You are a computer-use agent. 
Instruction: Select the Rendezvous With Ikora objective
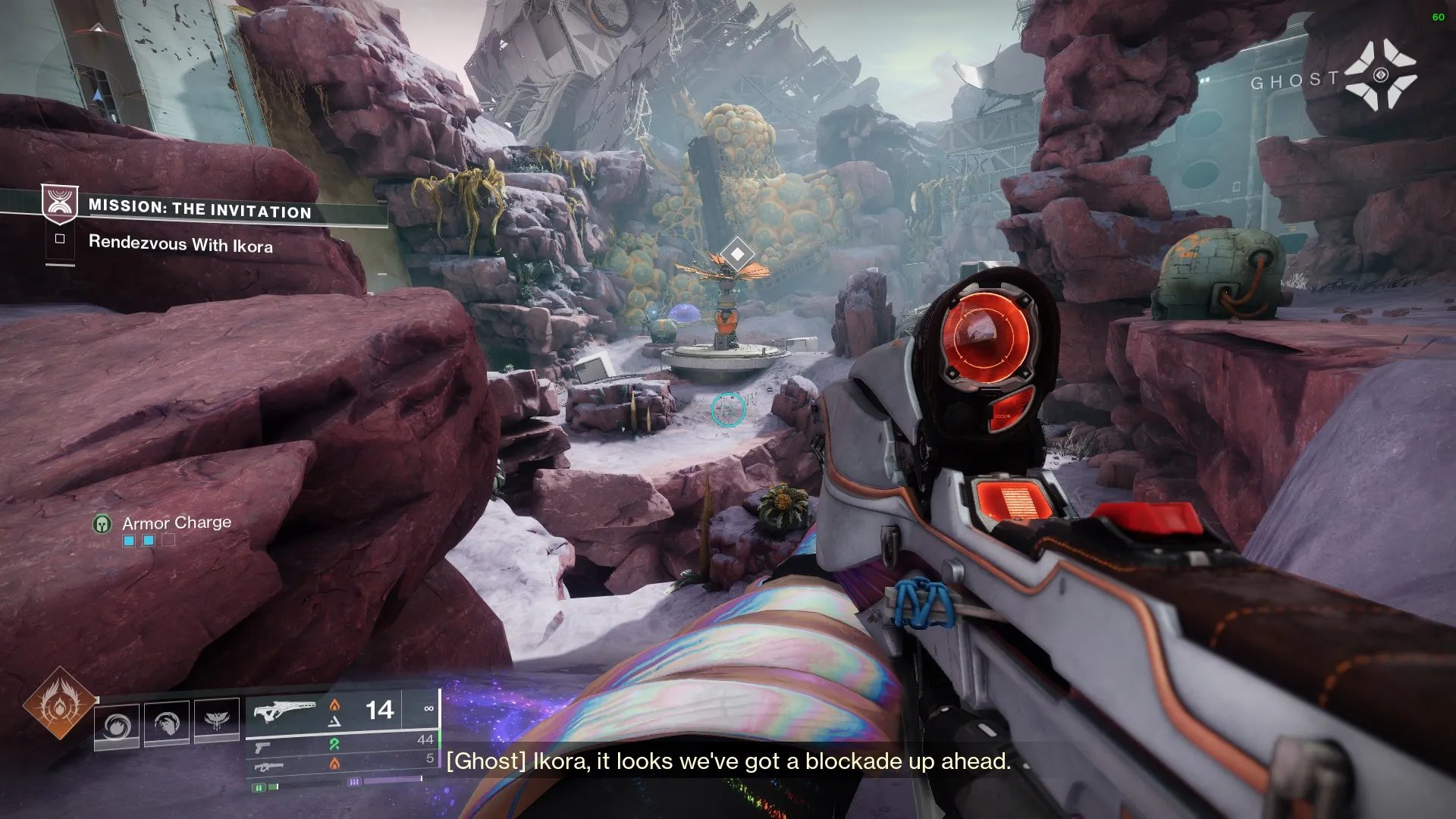pos(180,243)
